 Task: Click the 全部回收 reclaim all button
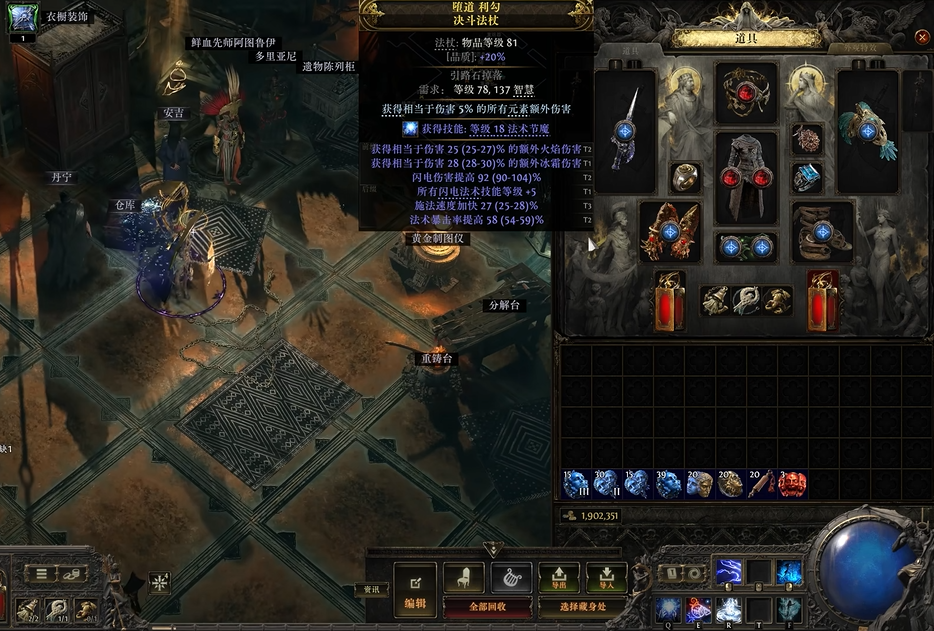pos(487,606)
